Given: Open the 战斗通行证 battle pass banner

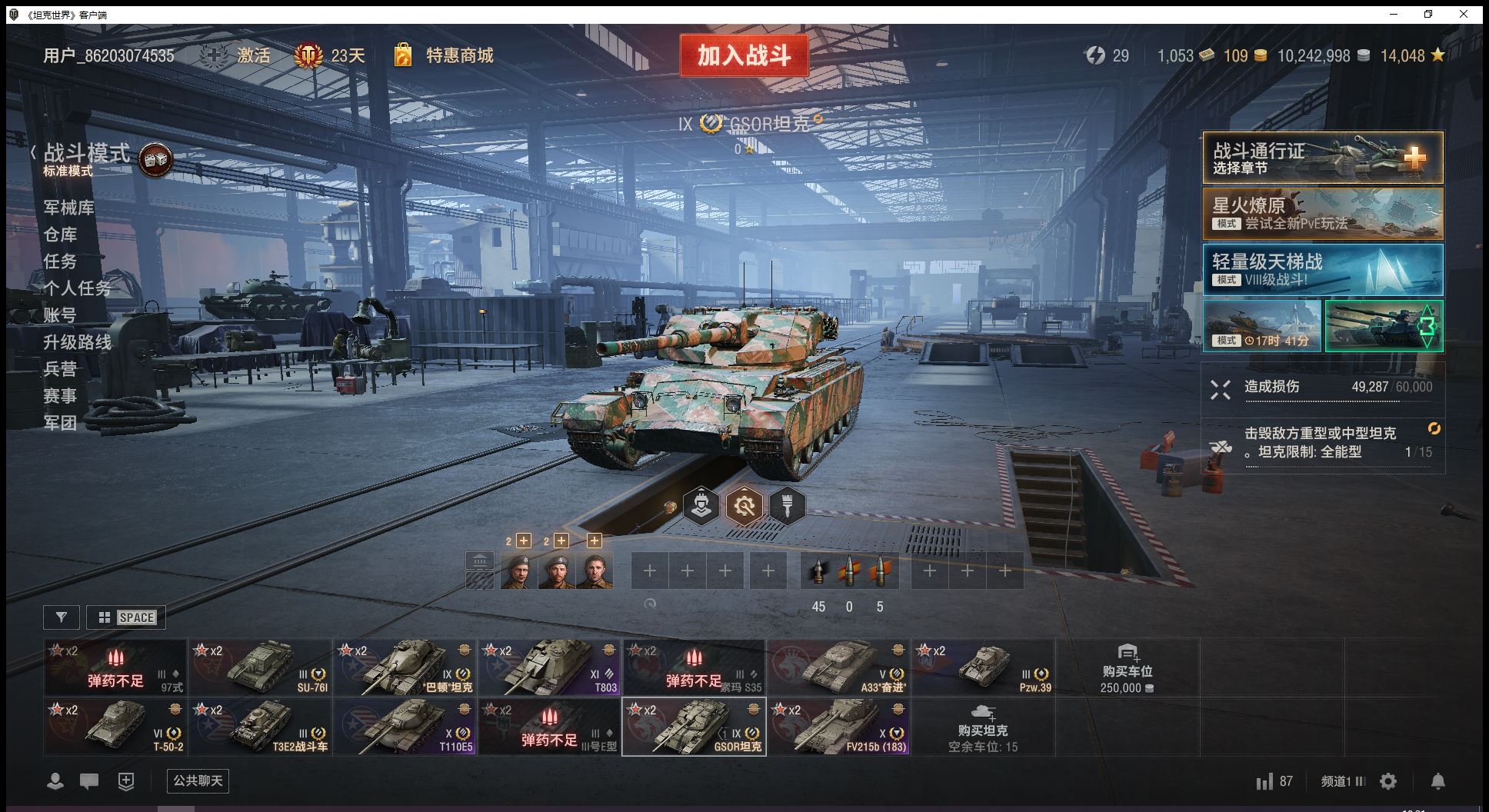Looking at the screenshot, I should 1322,158.
